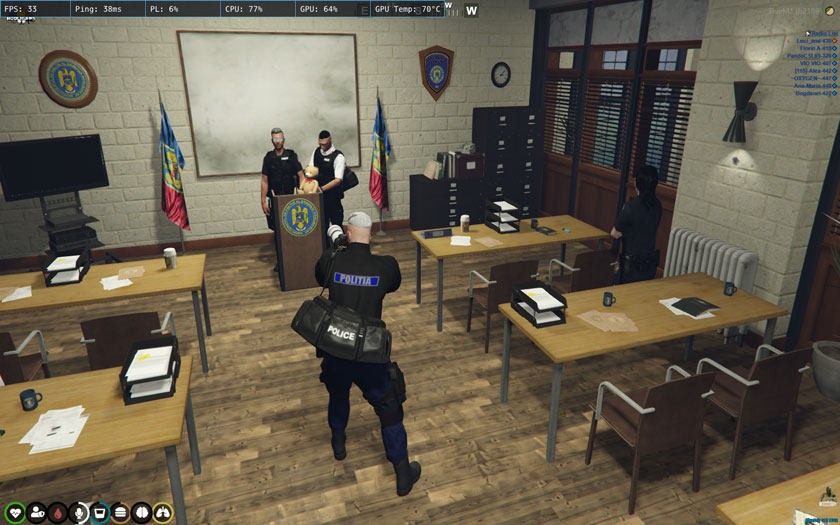Click the heartbeat health status icon
Screen dimensions: 840x525
coord(15,513)
